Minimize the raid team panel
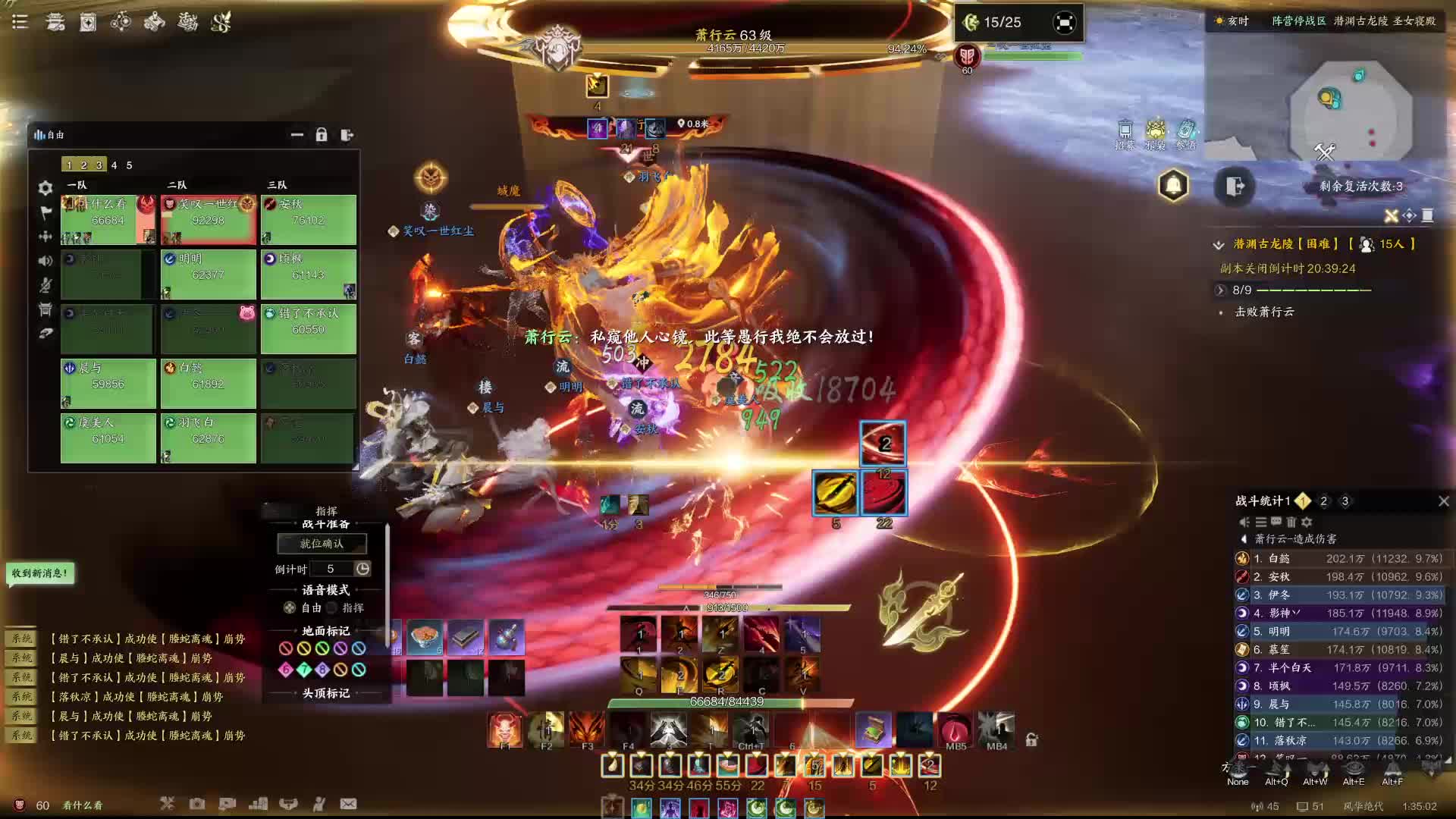Viewport: 1456px width, 819px height. [x=297, y=135]
